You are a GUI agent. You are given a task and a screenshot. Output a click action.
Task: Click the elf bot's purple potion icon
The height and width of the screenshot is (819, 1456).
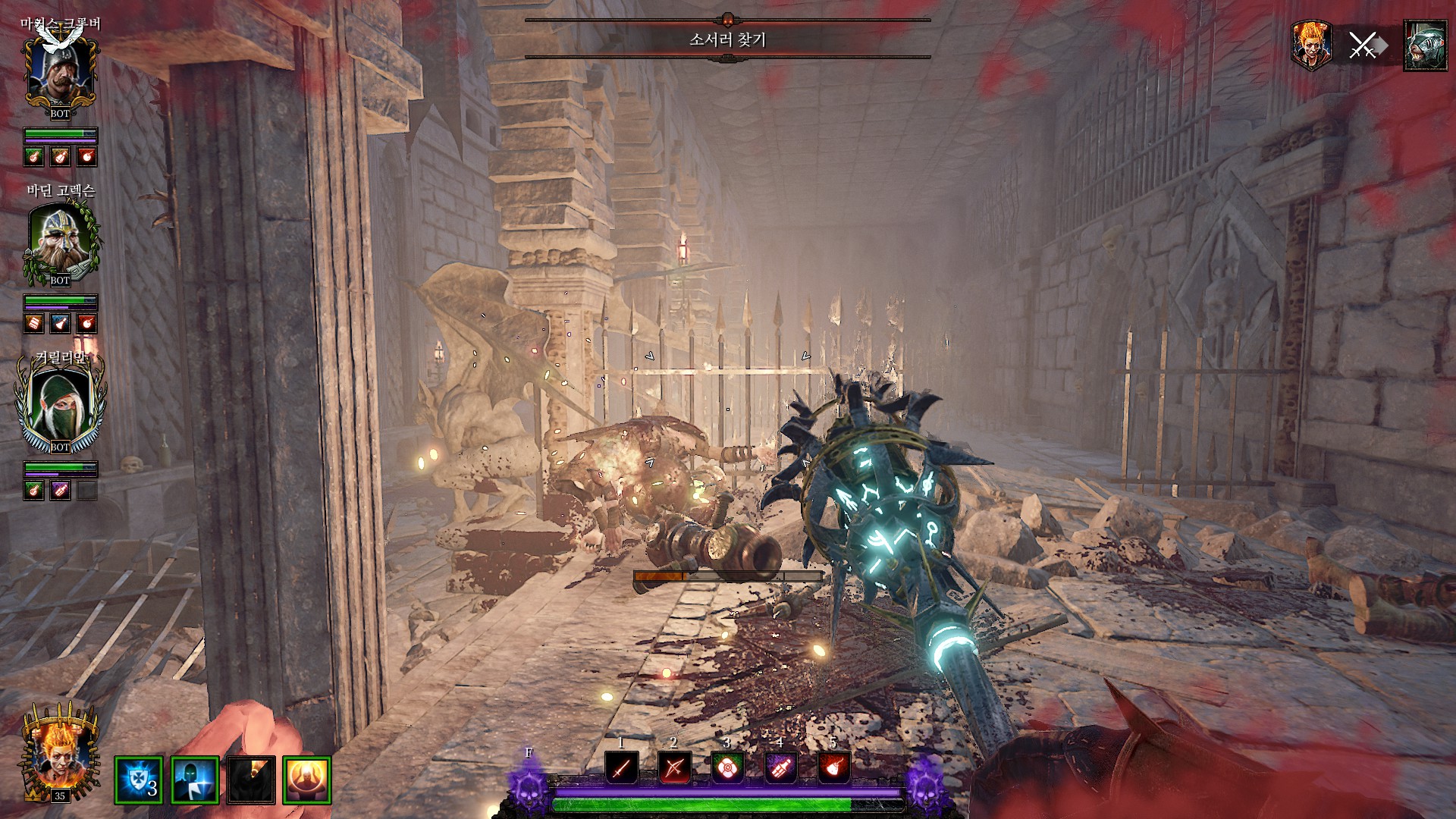click(60, 491)
